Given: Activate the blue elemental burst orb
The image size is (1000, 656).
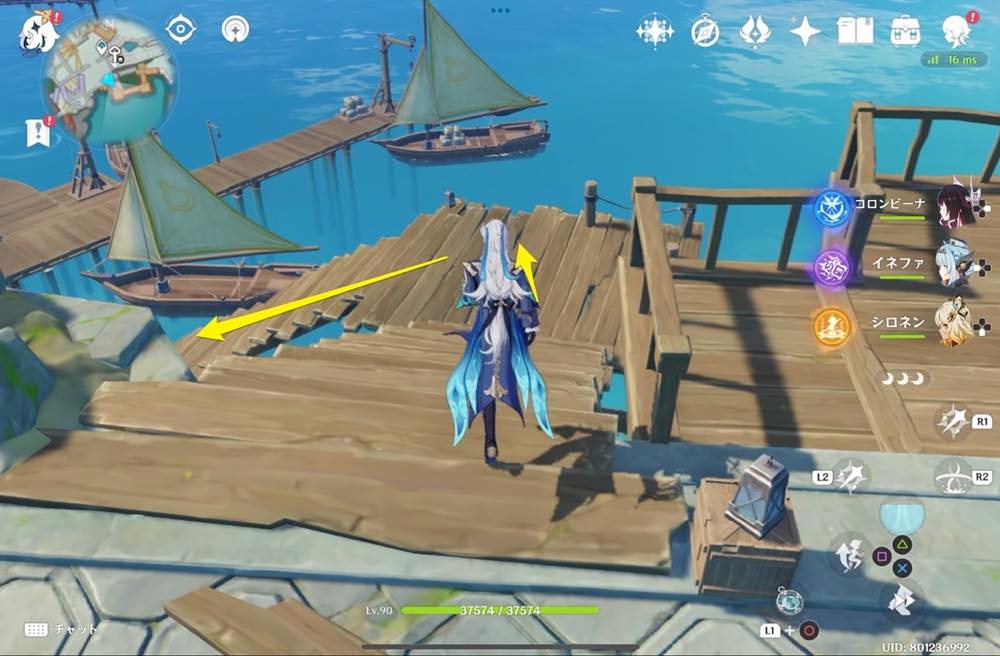Looking at the screenshot, I should (901, 516).
